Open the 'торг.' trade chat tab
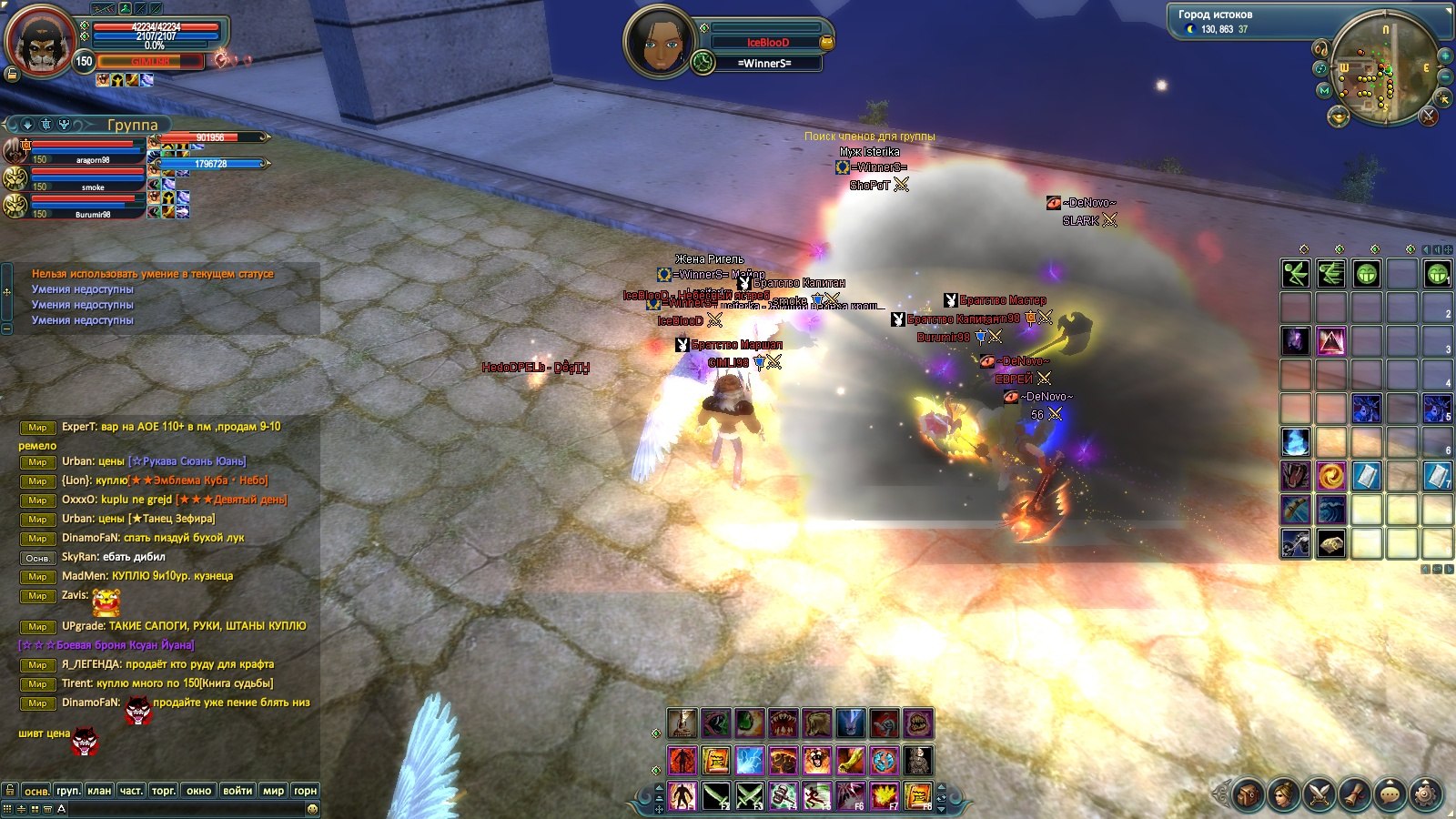Viewport: 1456px width, 819px height. coord(164,790)
